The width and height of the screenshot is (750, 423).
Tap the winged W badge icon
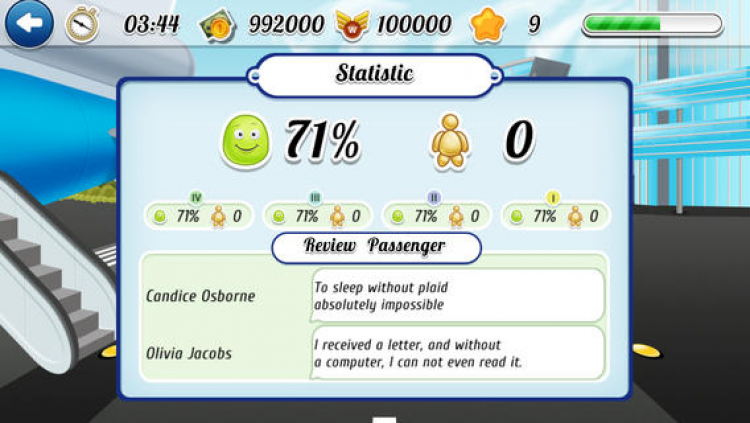(350, 24)
